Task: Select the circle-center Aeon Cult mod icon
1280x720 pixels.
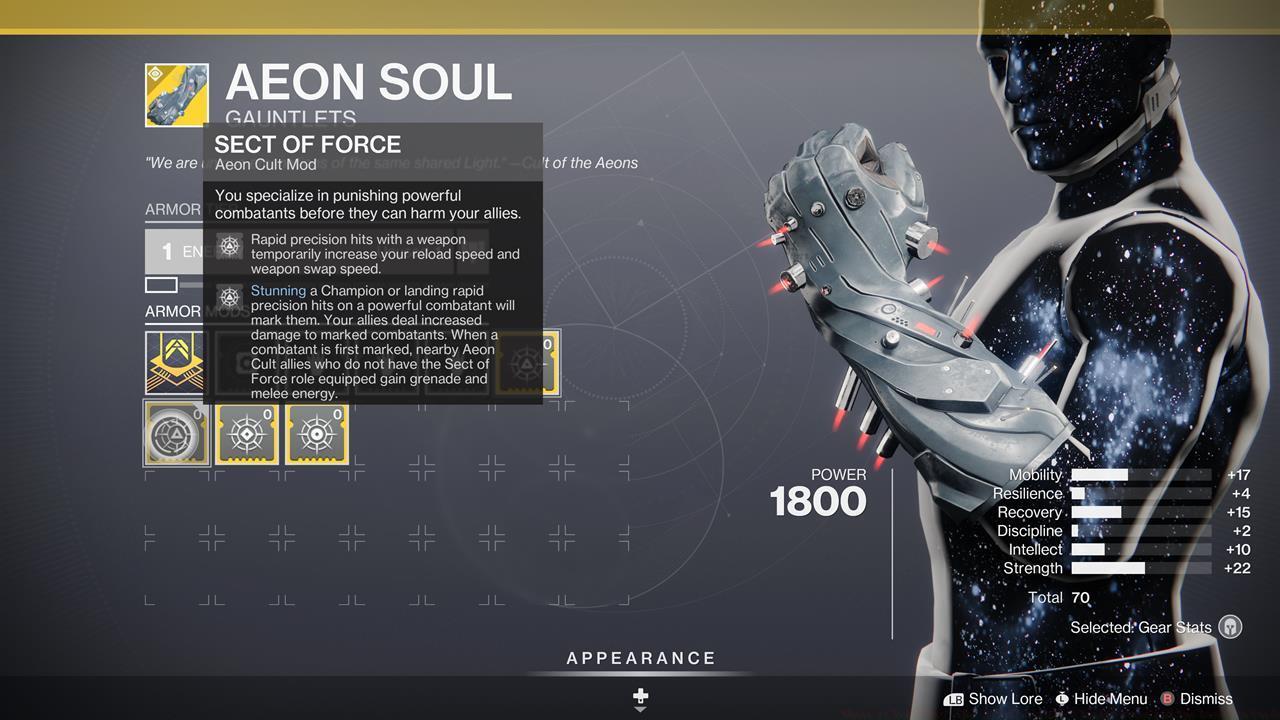Action: (316, 433)
